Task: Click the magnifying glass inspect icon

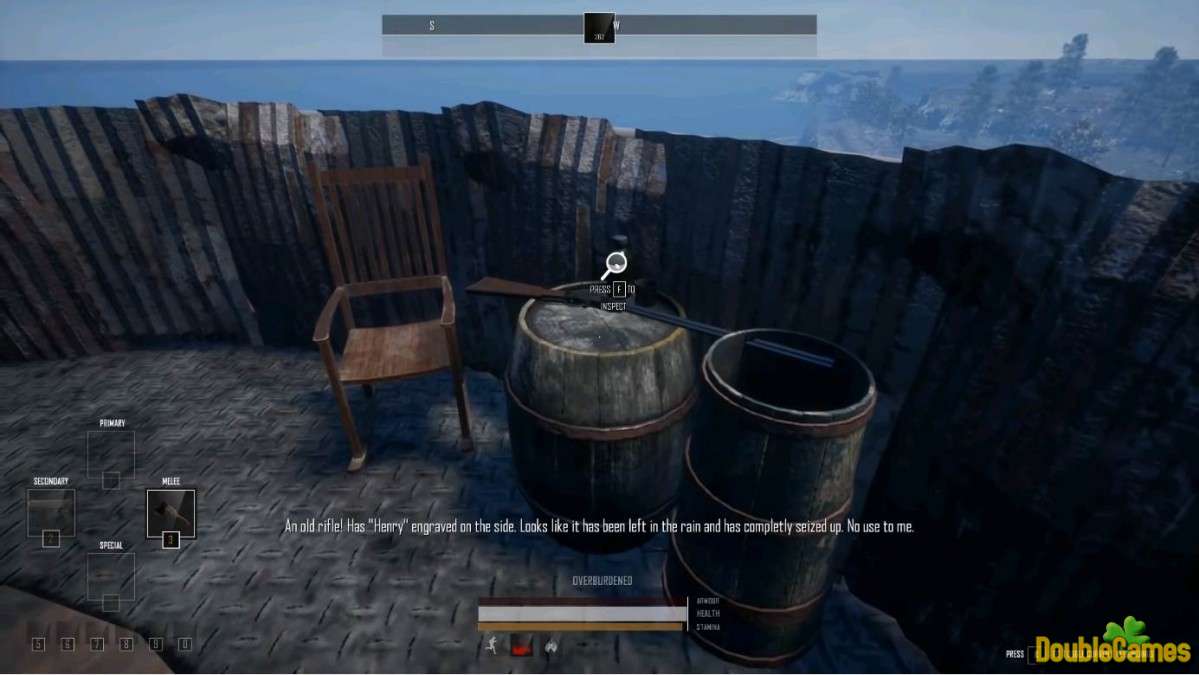Action: 614,266
